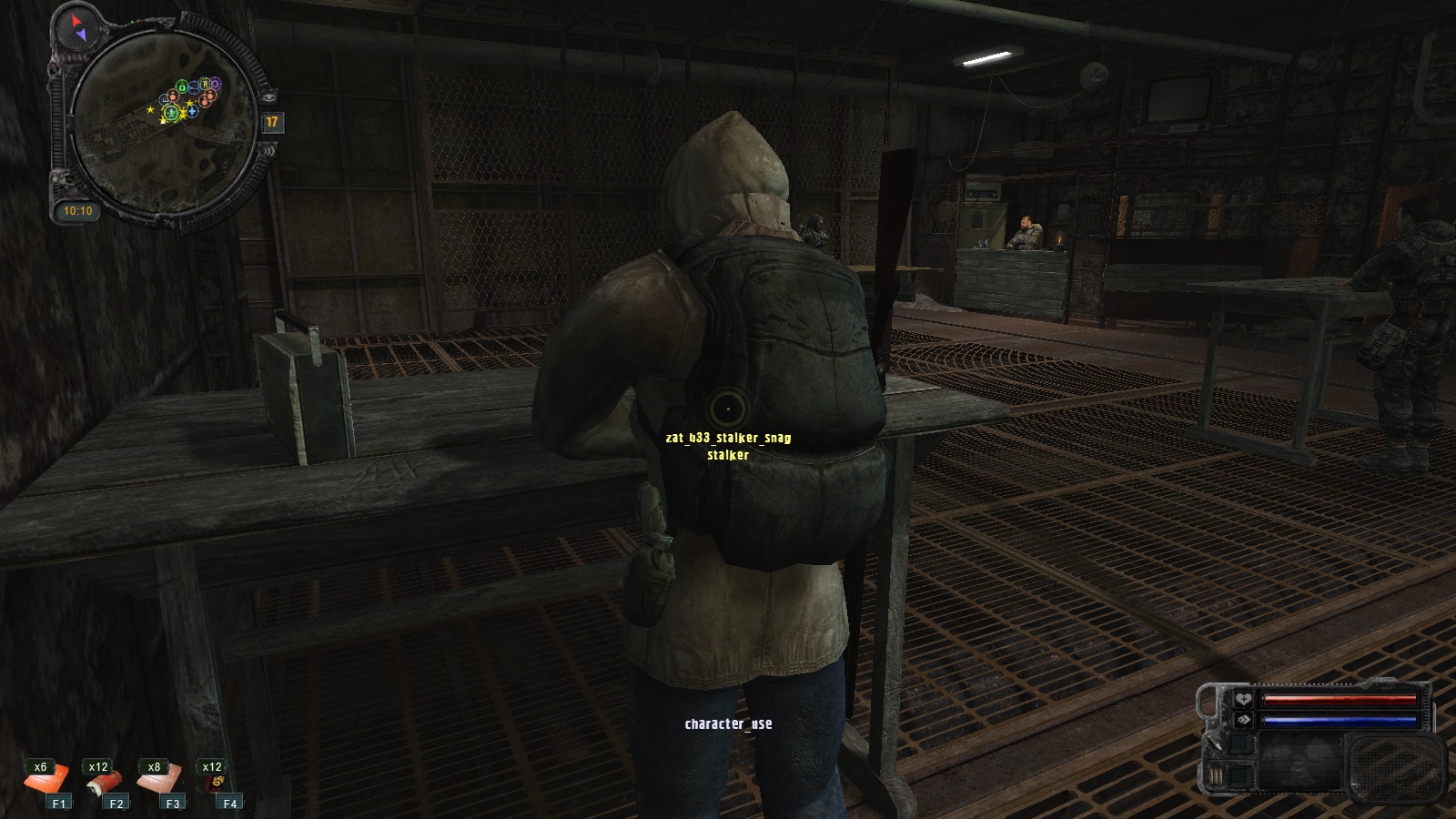Viewport: 1456px width, 819px height.
Task: Use the pale pink medkit in slot F3
Action: 161,780
